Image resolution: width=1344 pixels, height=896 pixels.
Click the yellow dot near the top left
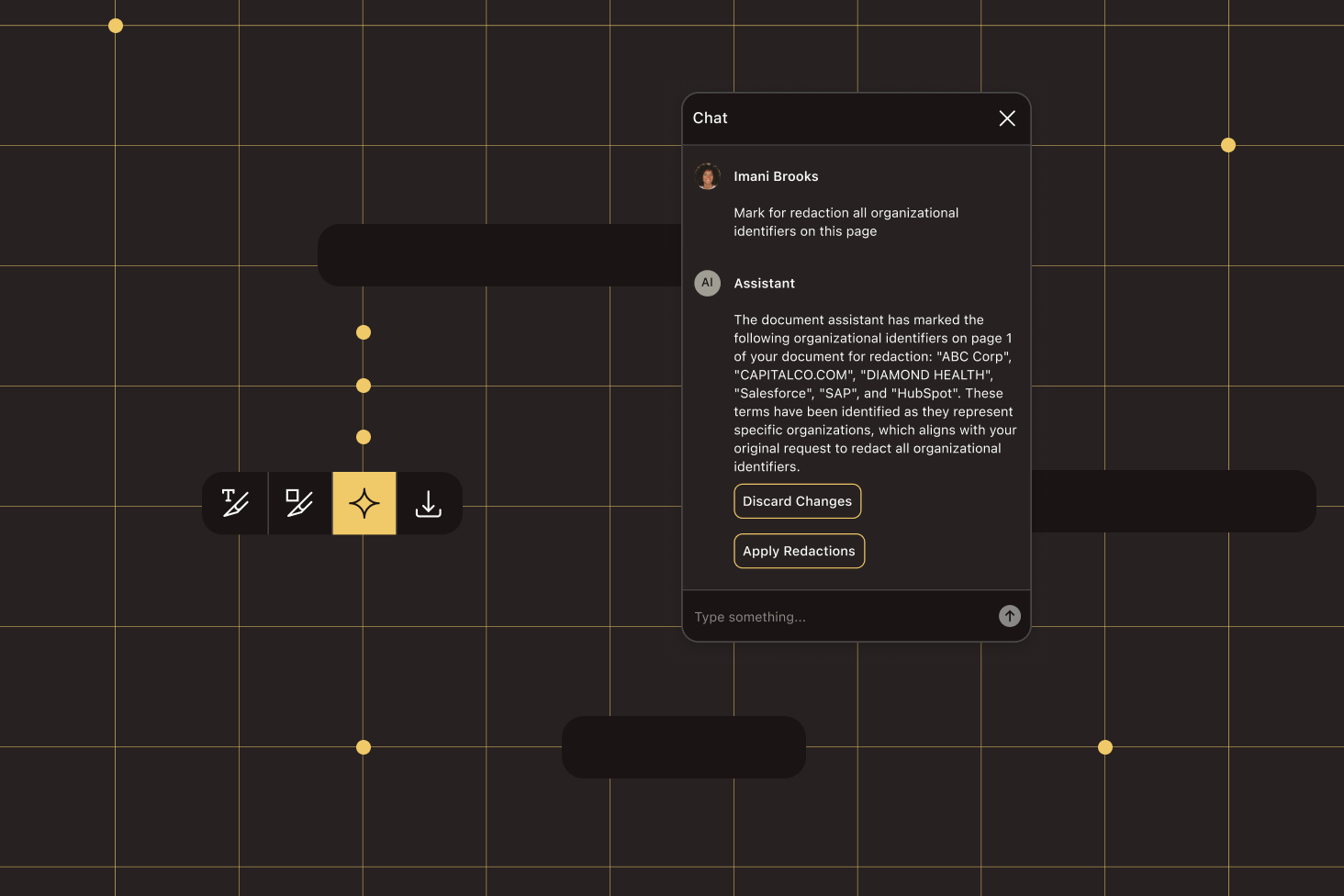pos(116,26)
